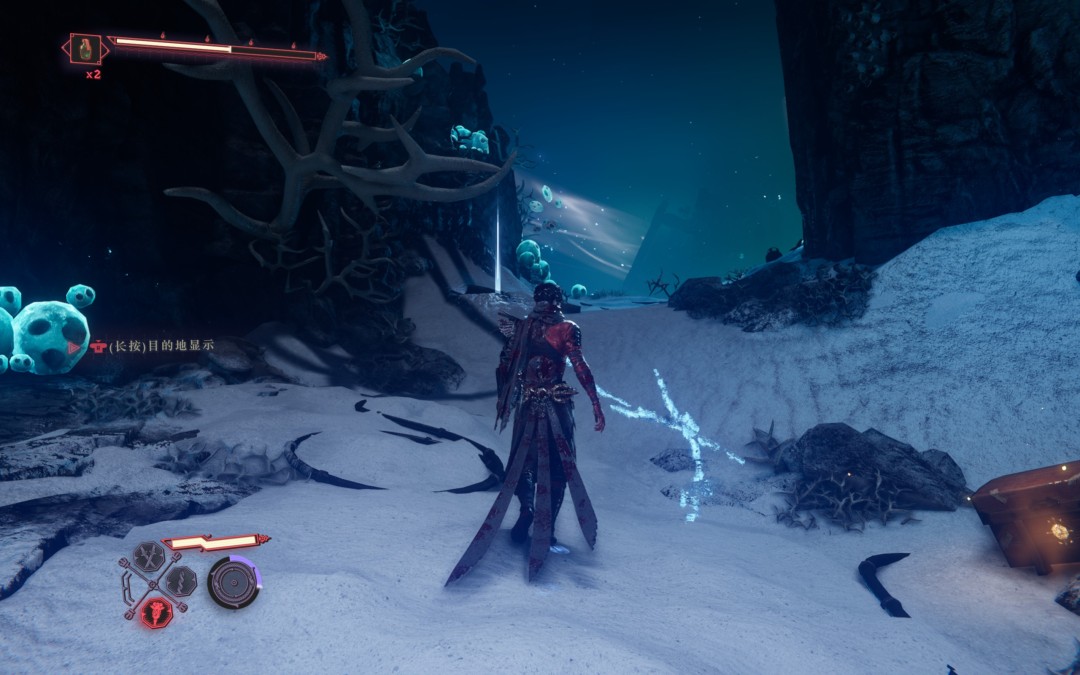This screenshot has height=675, width=1080.
Task: Use the healing flask item slot
Action: tap(86, 48)
